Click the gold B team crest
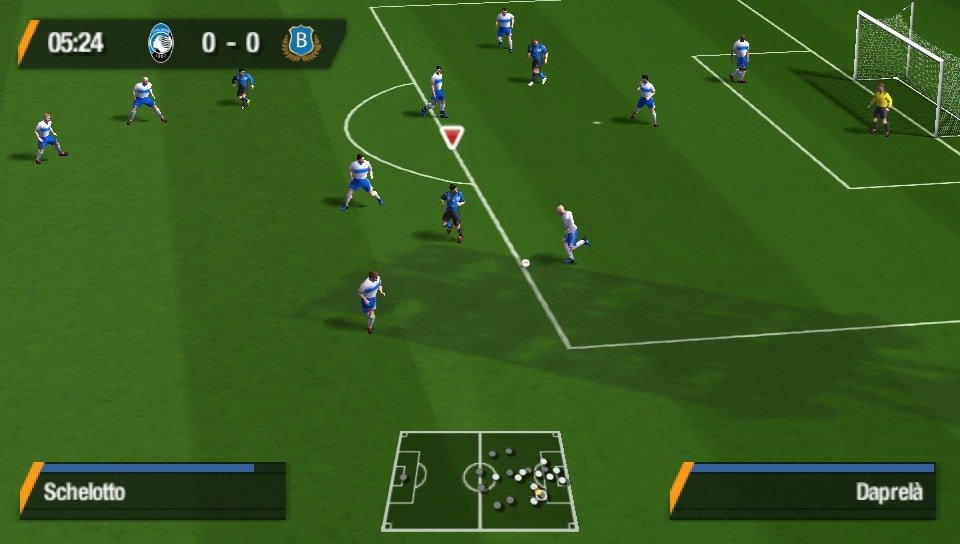The width and height of the screenshot is (960, 544). coord(298,43)
